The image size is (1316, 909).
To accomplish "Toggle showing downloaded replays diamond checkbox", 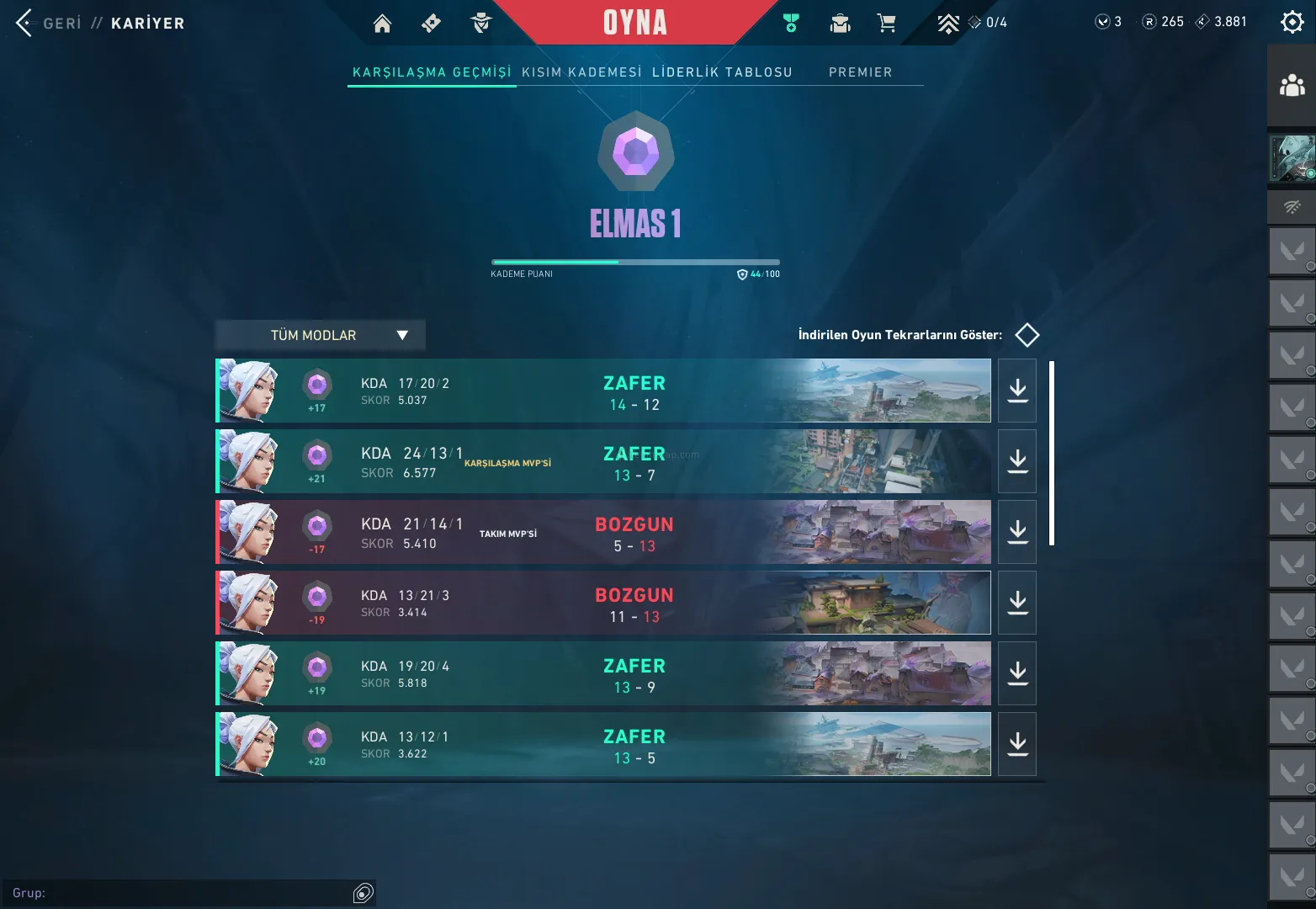I will 1027,335.
